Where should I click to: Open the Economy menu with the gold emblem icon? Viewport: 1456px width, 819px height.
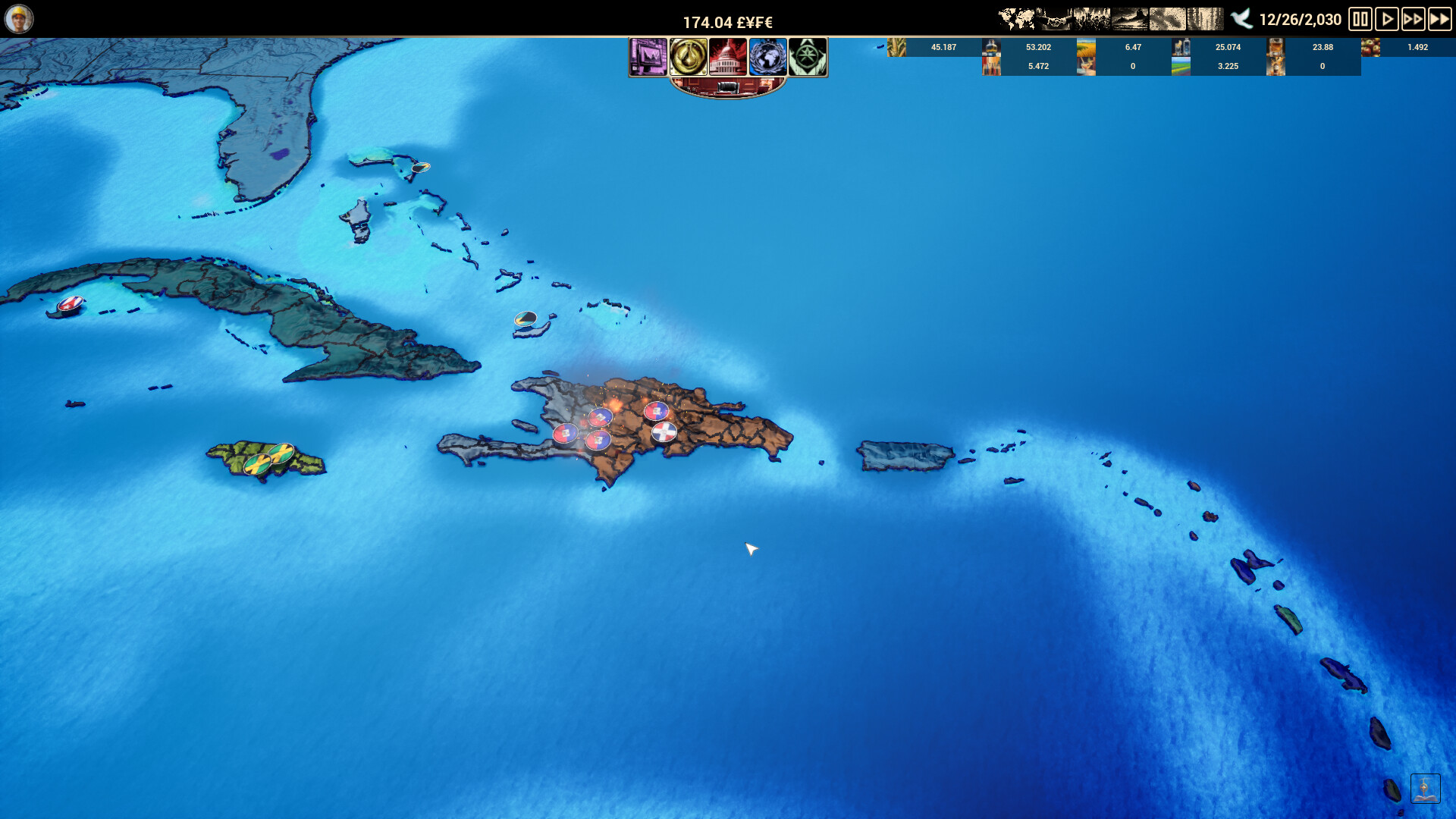click(687, 57)
